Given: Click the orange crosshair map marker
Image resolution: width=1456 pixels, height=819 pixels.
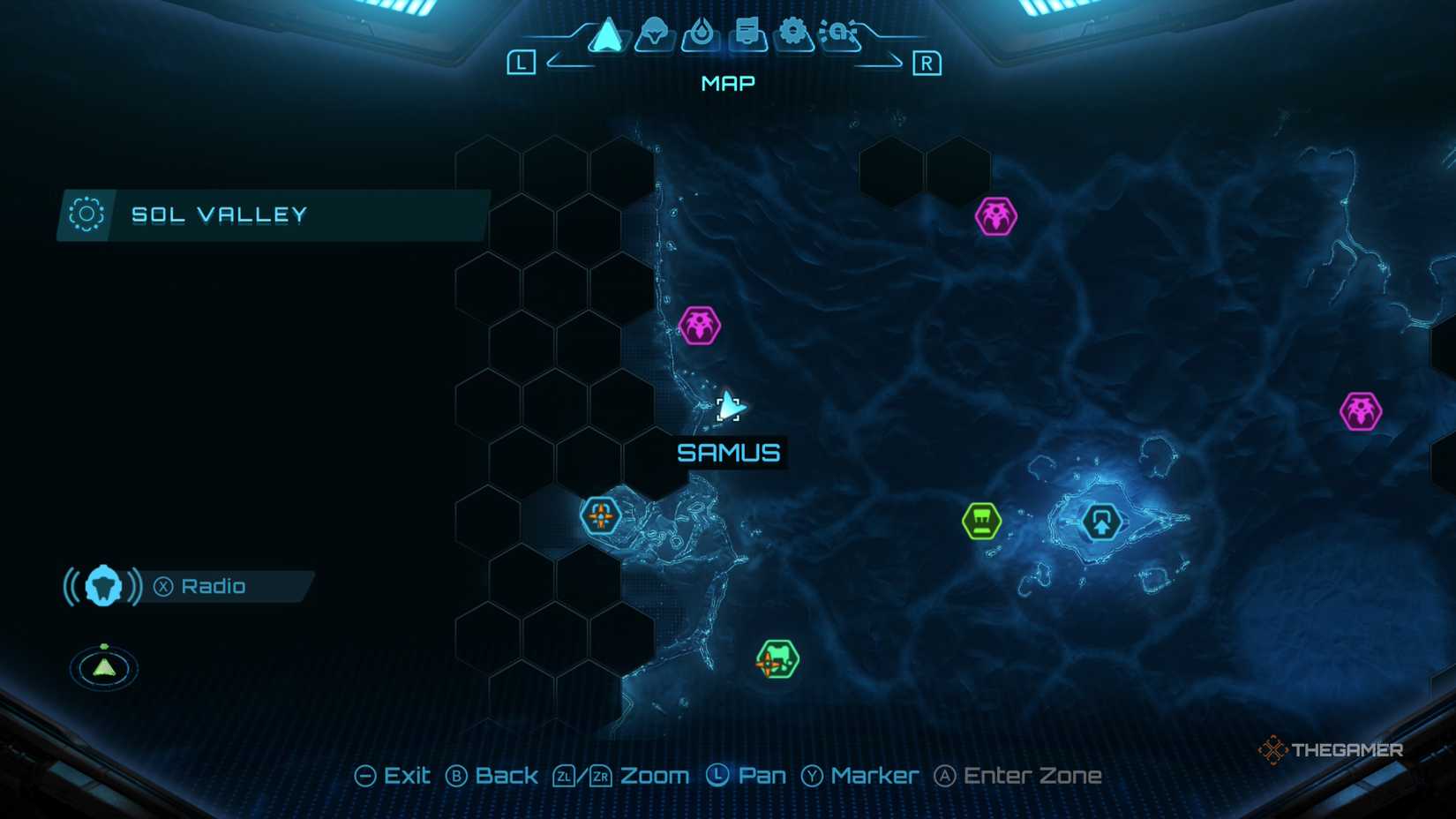Looking at the screenshot, I should 599,516.
